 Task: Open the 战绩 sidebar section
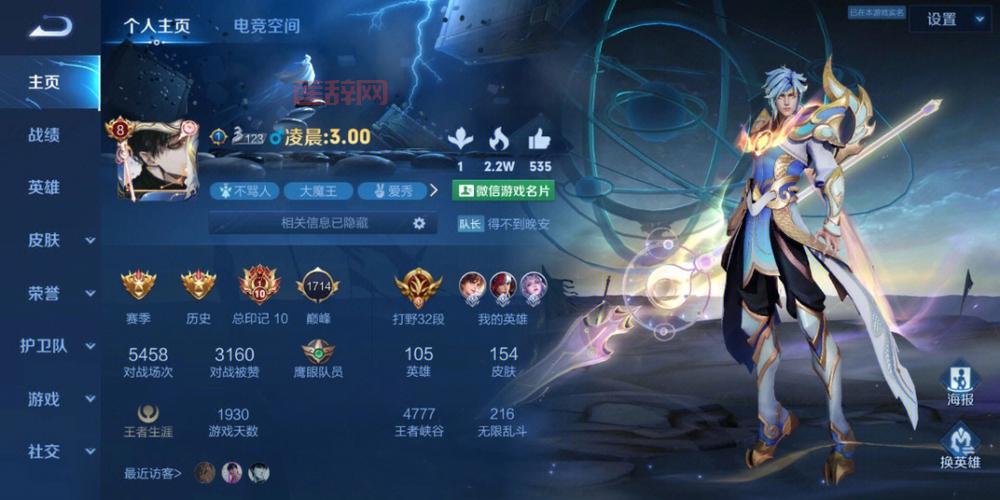(x=44, y=135)
